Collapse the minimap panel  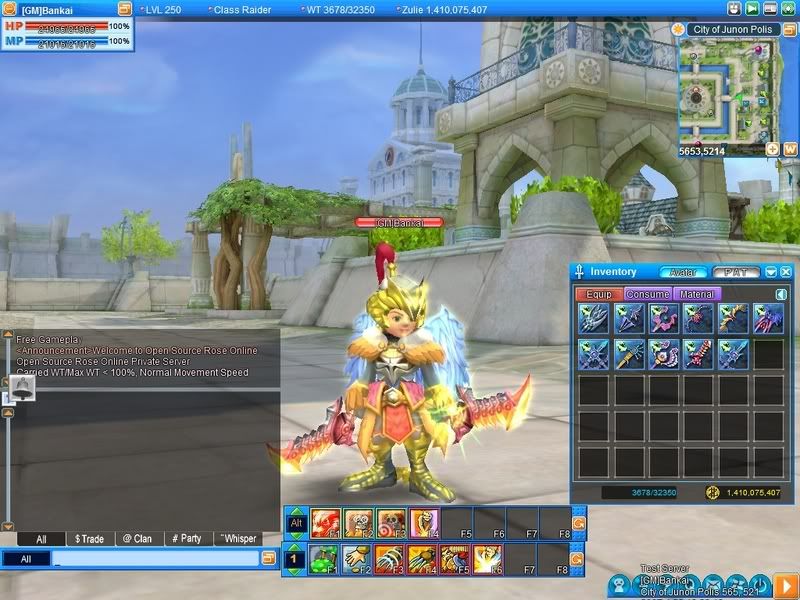point(788,29)
